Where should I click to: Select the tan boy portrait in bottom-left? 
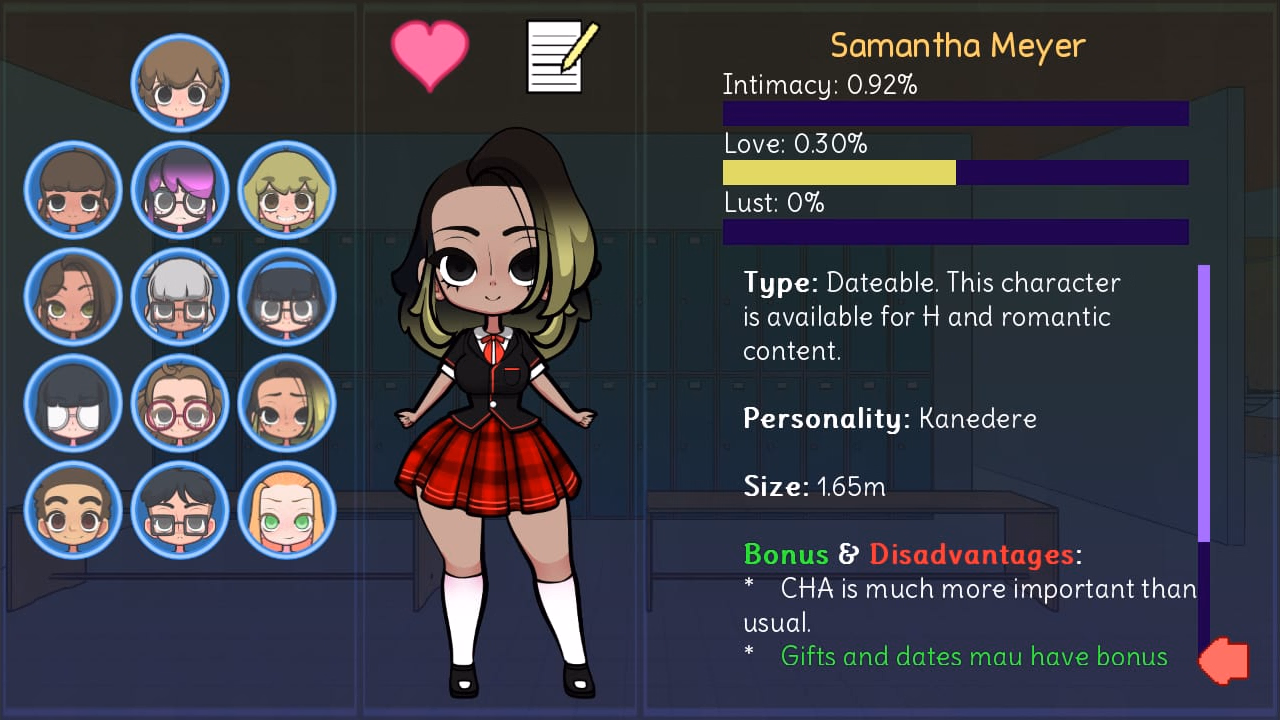tap(73, 510)
